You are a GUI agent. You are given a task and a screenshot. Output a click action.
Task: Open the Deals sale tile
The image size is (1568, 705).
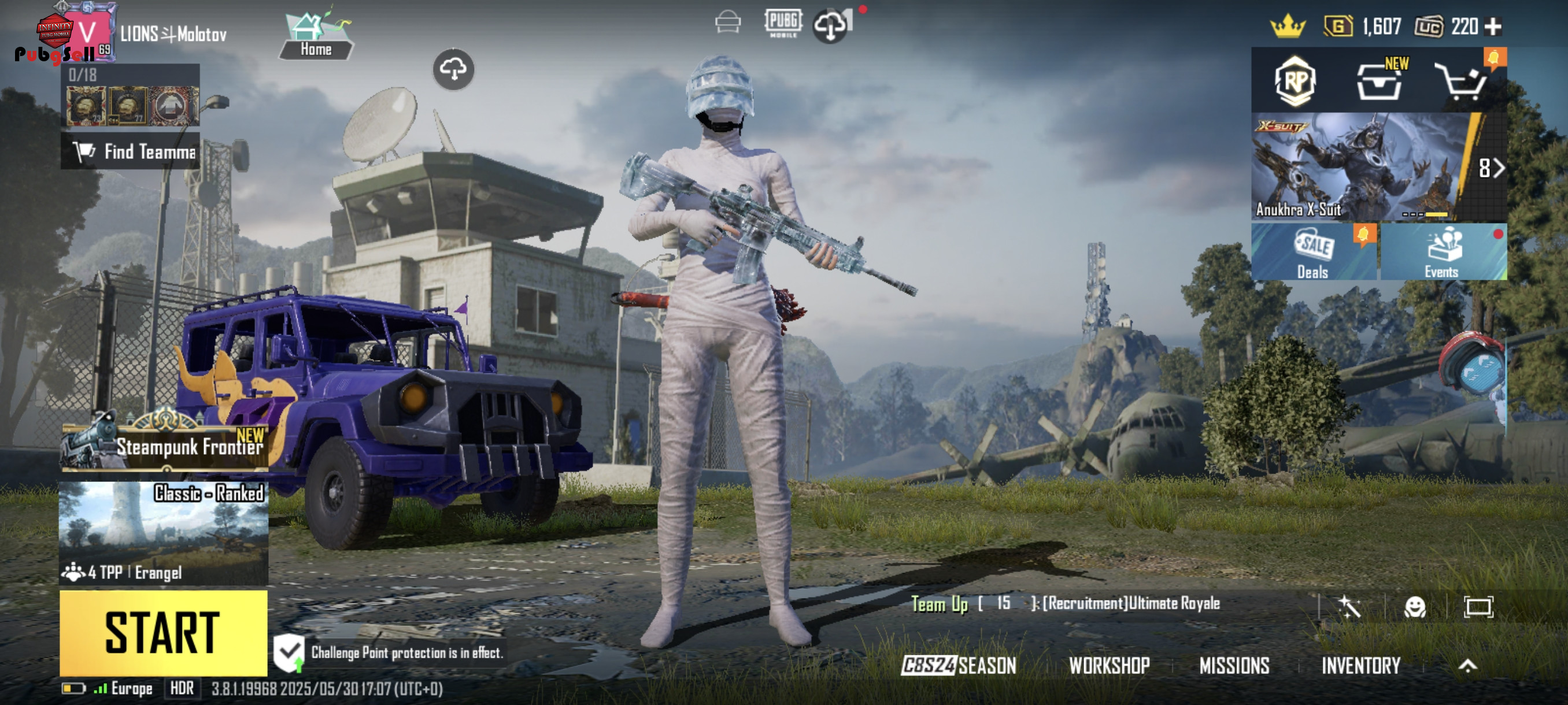[1314, 252]
